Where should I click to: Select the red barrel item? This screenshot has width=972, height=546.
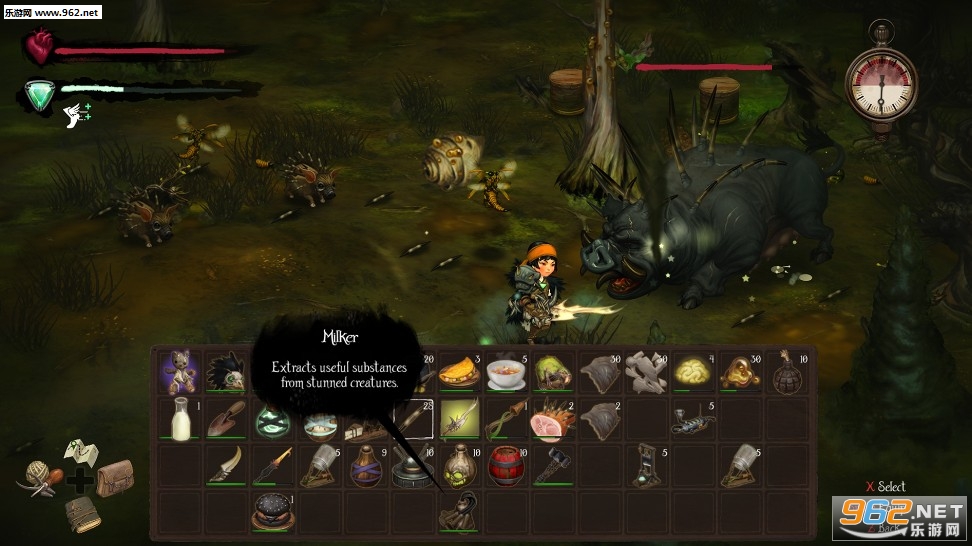(507, 465)
